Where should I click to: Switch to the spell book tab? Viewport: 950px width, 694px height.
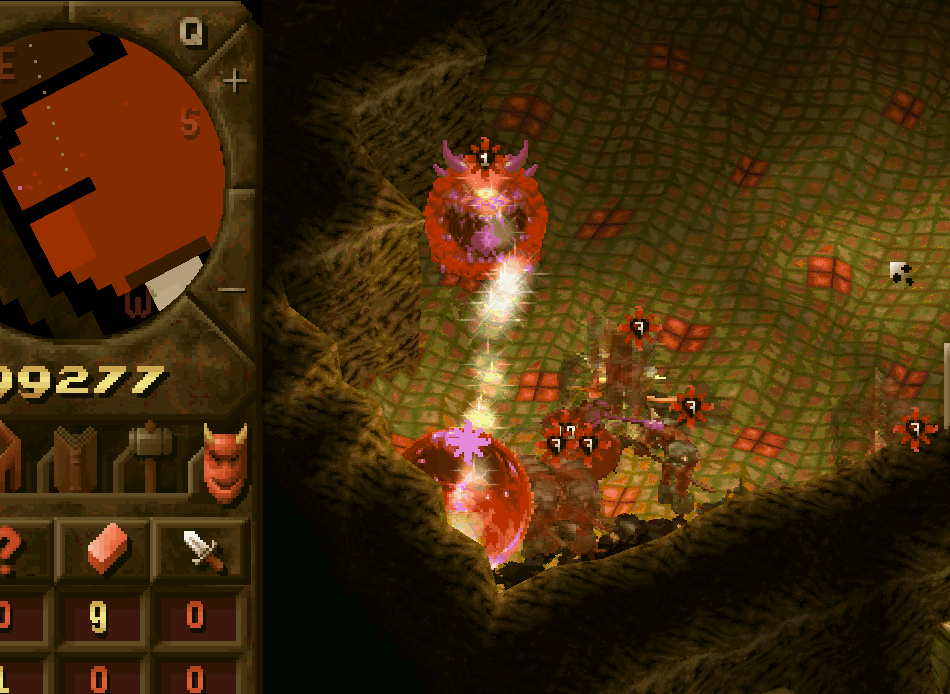tap(77, 459)
